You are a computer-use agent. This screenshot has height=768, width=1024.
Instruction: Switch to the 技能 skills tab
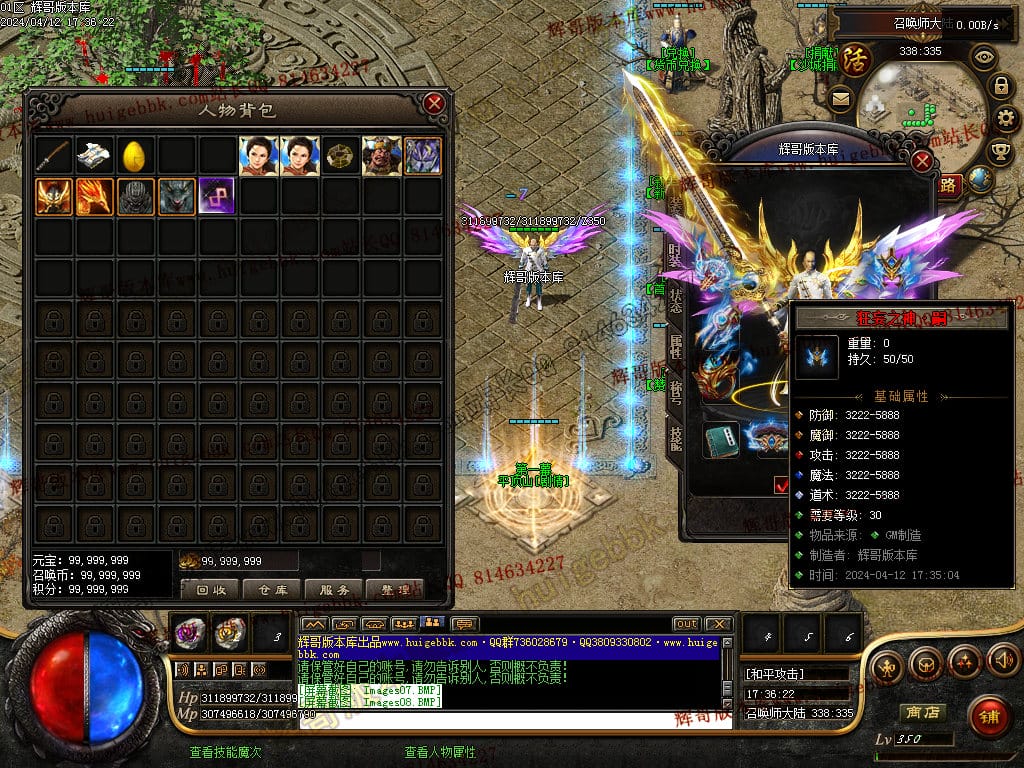(676, 437)
